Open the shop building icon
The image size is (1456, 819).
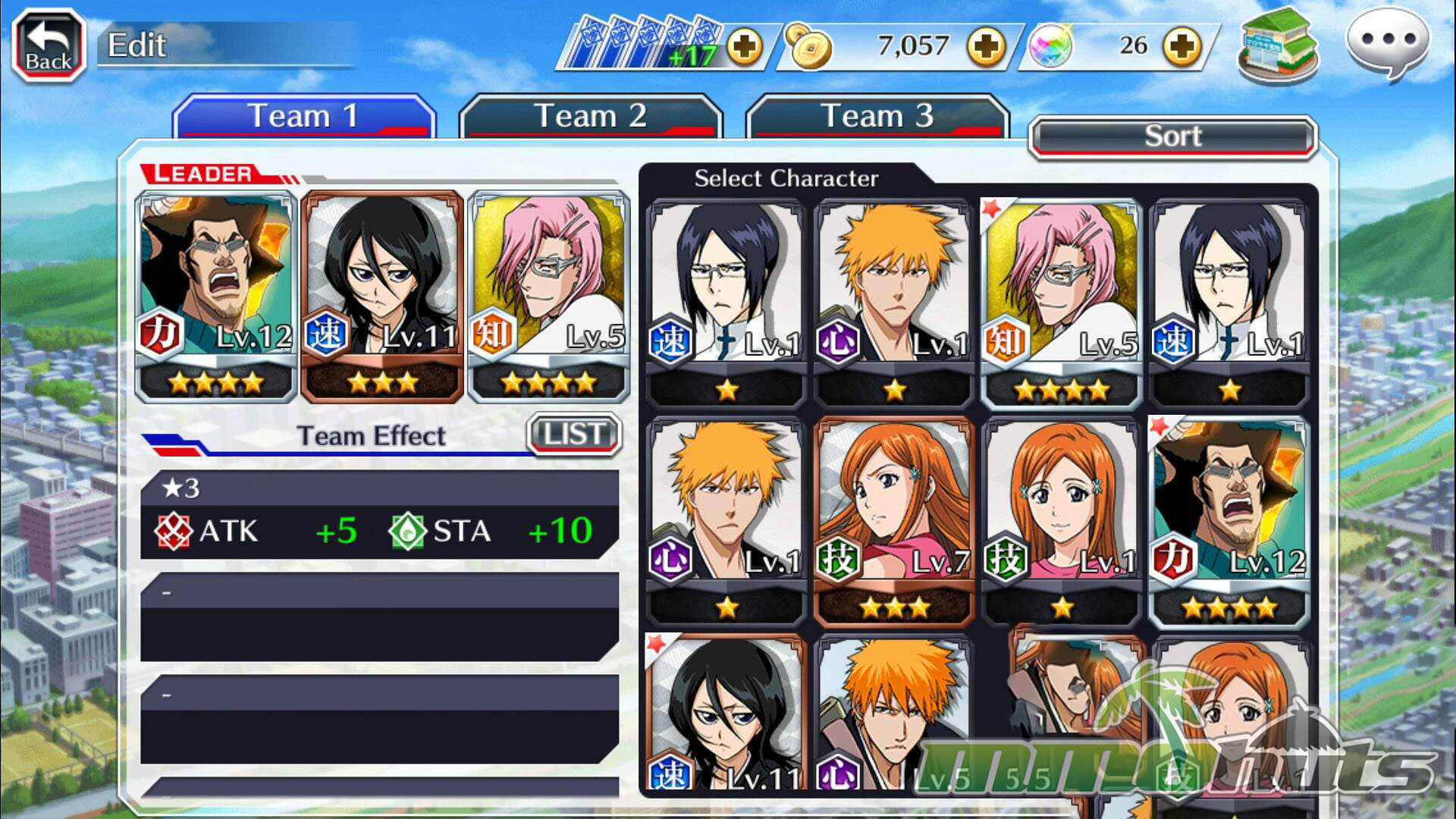1278,45
